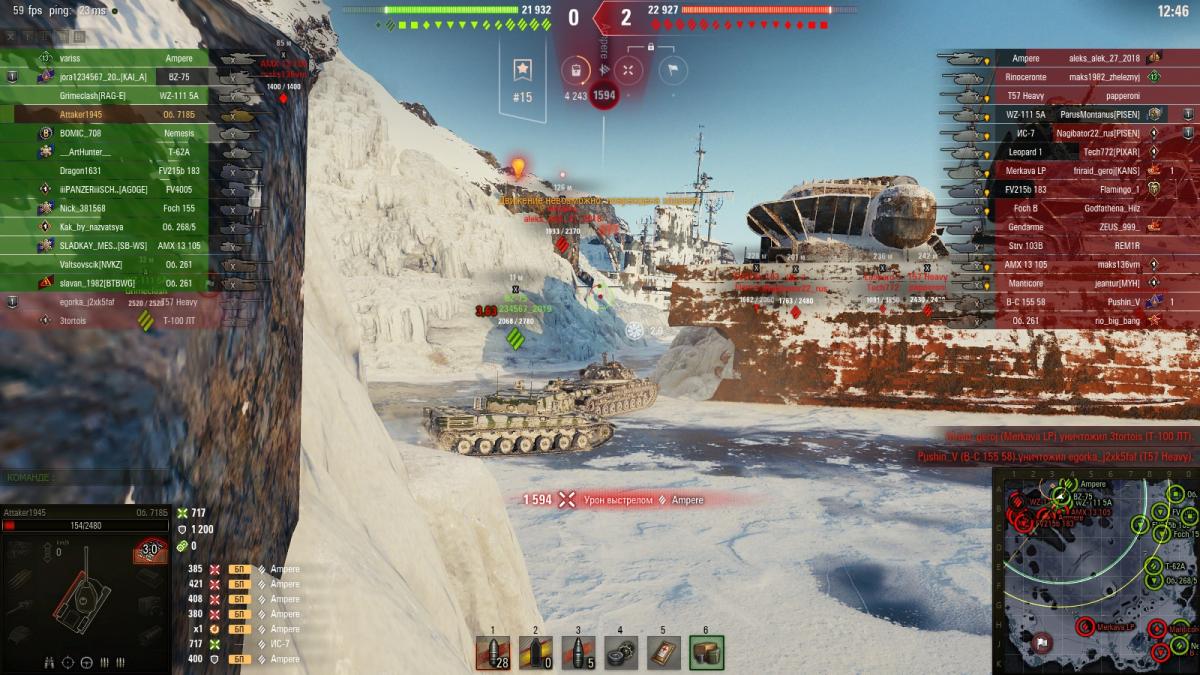
Task: Click the Merkava LP marker on the minimap
Action: tap(1085, 627)
